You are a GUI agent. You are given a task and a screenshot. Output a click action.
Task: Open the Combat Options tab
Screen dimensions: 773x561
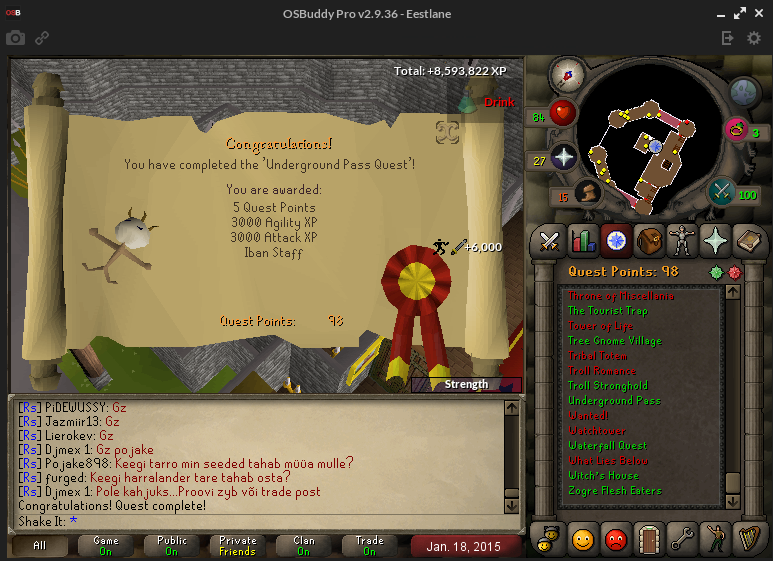click(x=549, y=241)
